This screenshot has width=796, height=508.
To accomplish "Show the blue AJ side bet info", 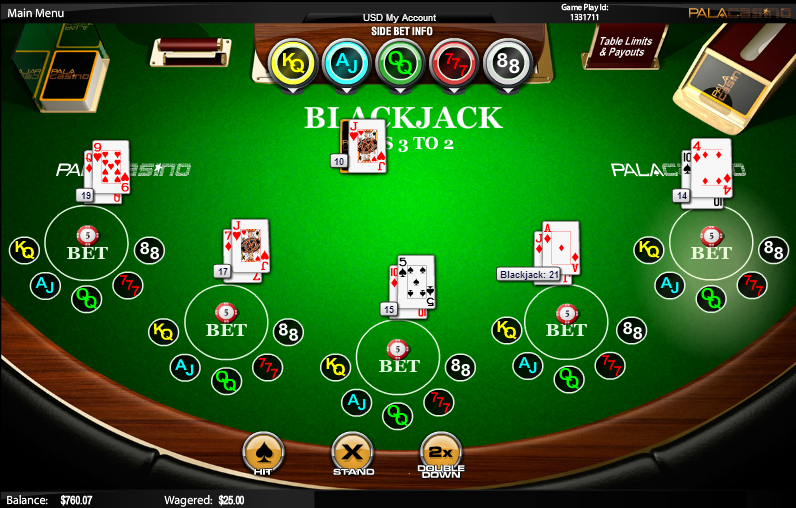I will click(347, 62).
